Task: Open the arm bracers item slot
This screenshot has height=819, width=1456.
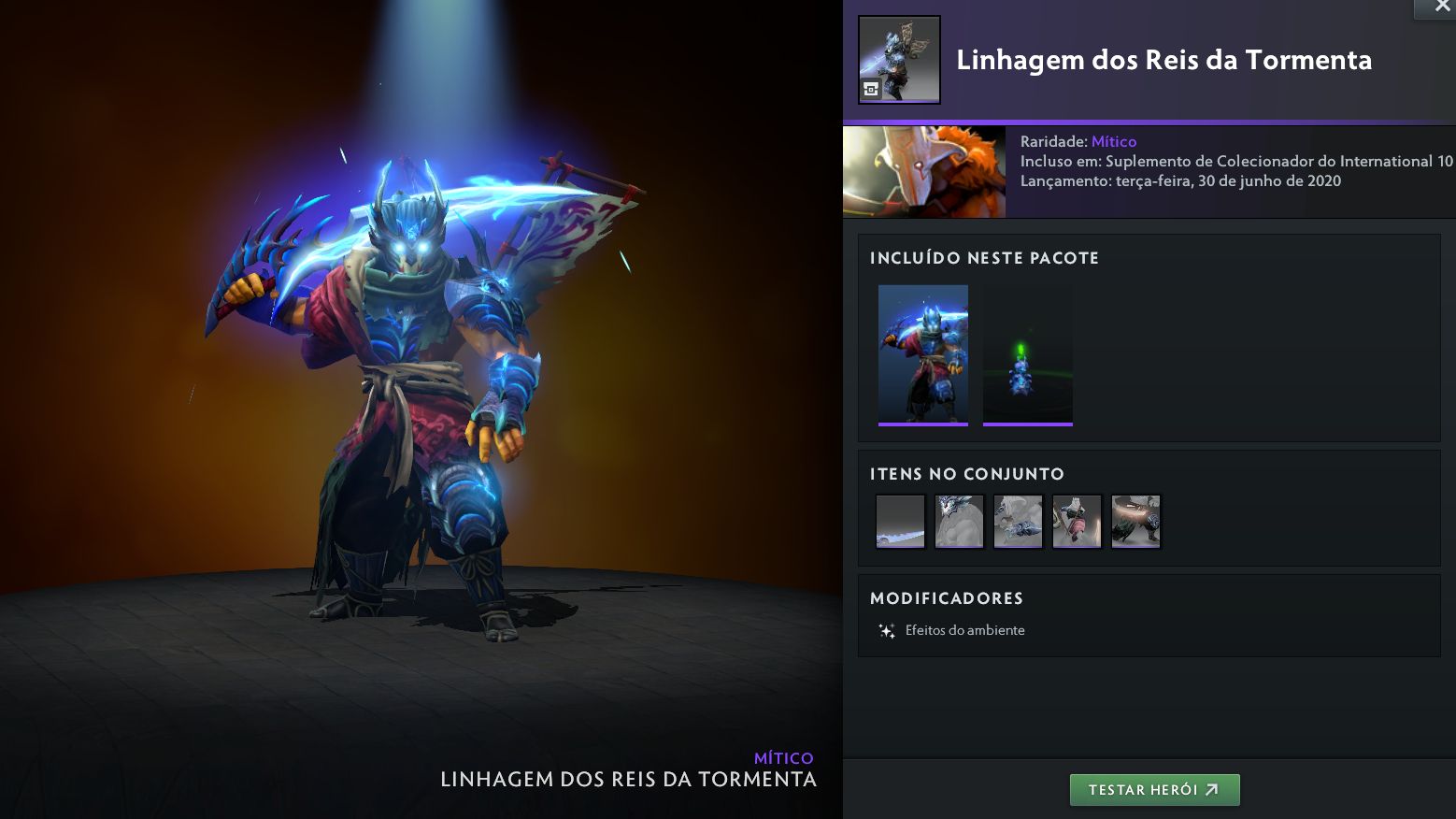Action: click(x=1018, y=522)
